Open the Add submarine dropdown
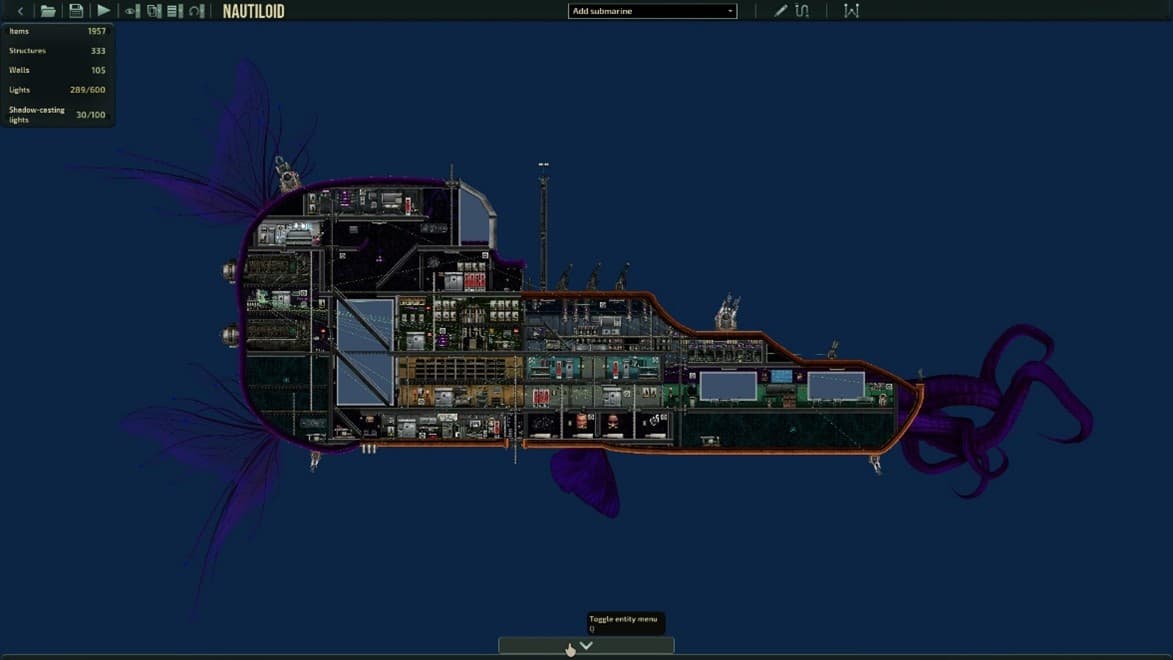 point(652,11)
